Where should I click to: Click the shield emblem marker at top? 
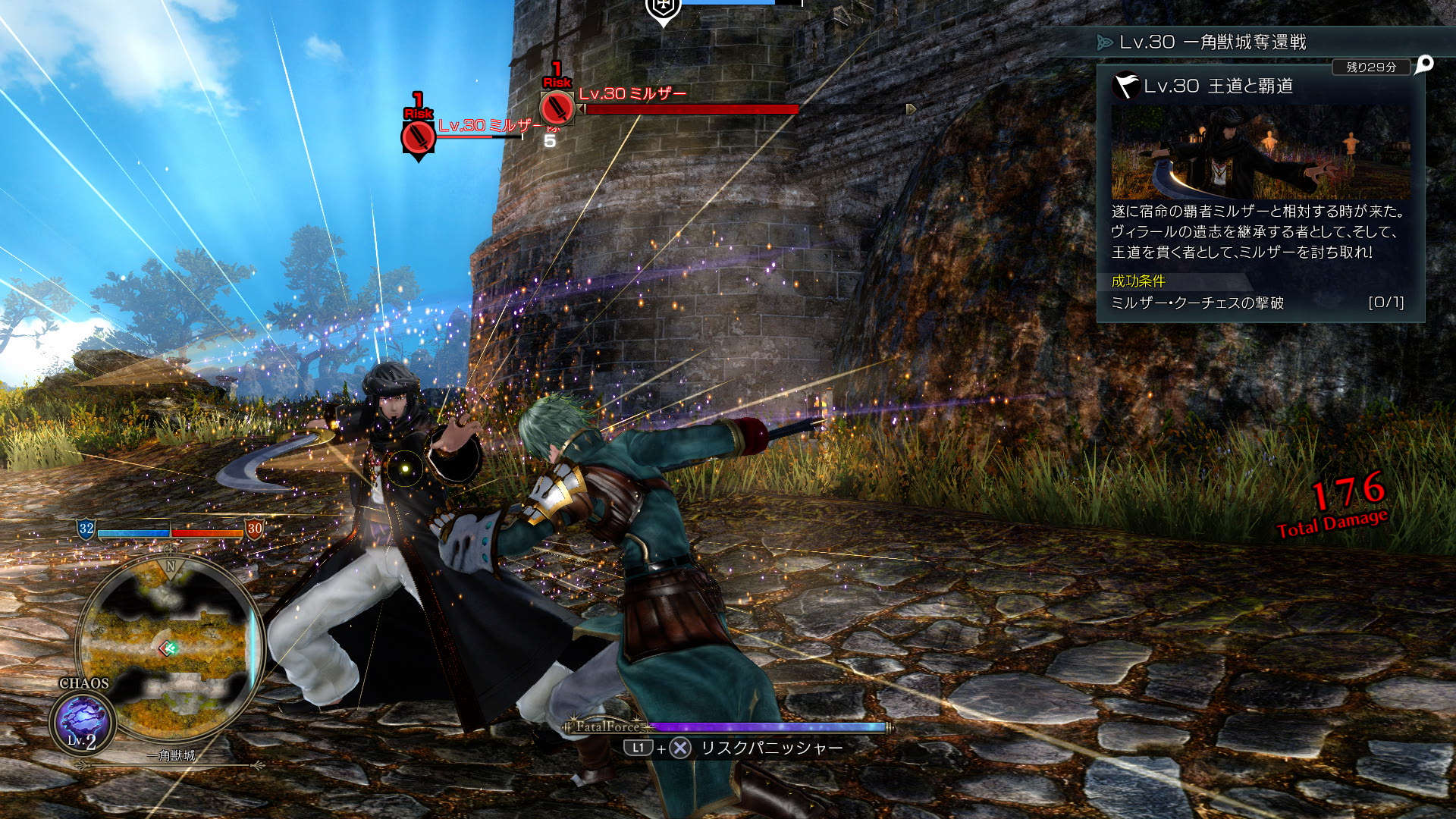[x=663, y=9]
